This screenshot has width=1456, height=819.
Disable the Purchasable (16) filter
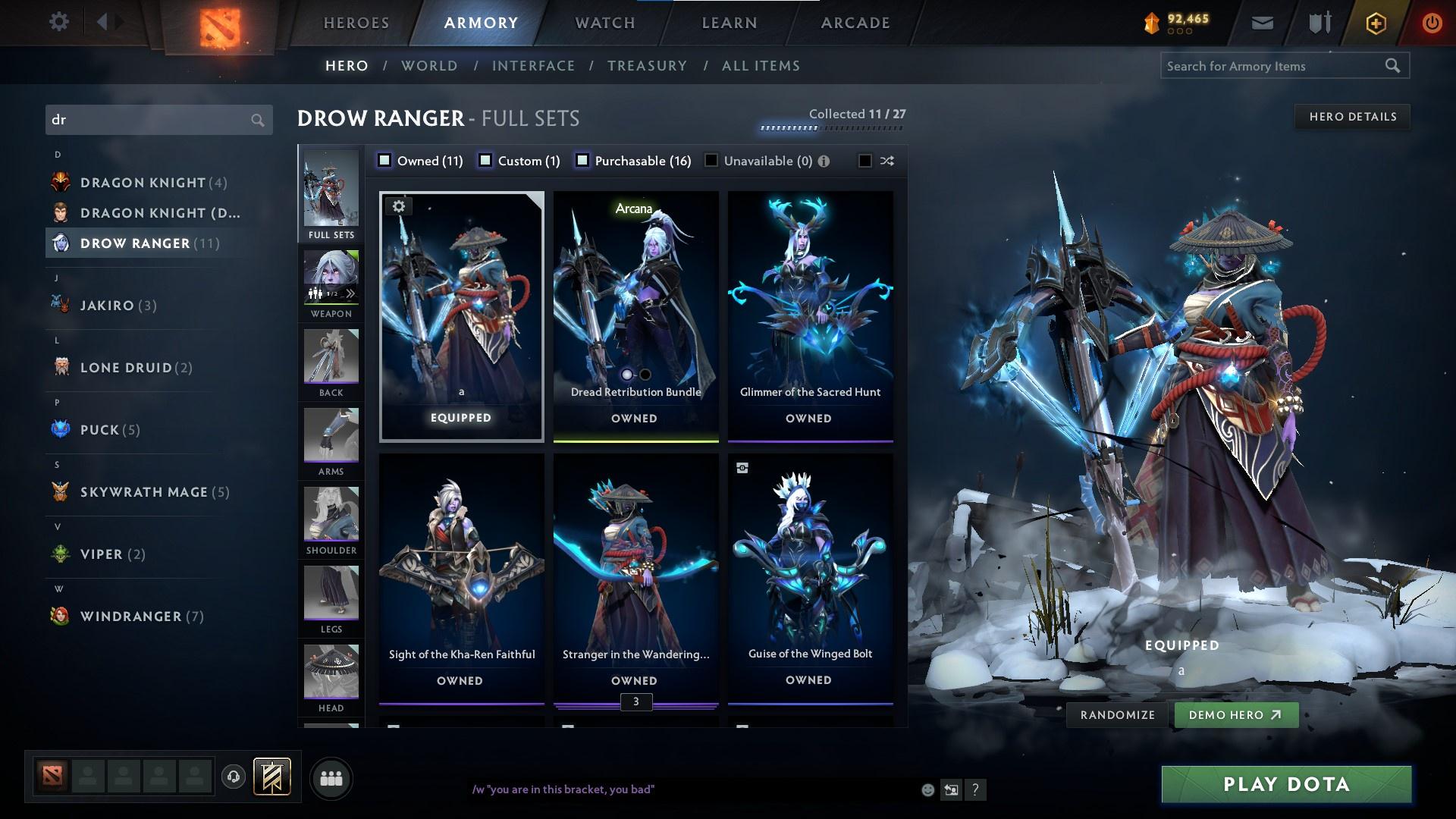582,161
